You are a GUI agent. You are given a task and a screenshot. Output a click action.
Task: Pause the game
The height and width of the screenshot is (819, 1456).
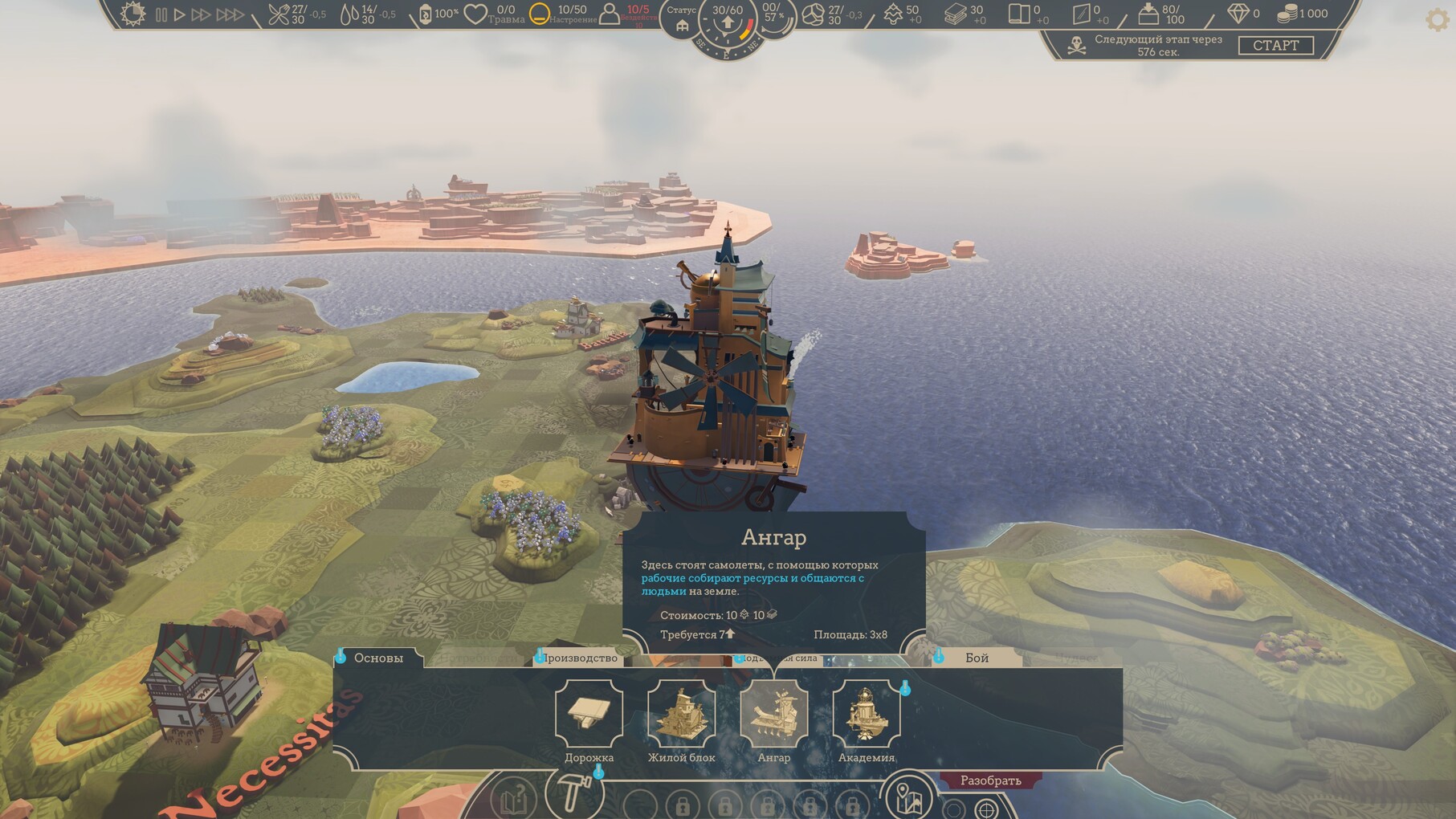click(161, 14)
